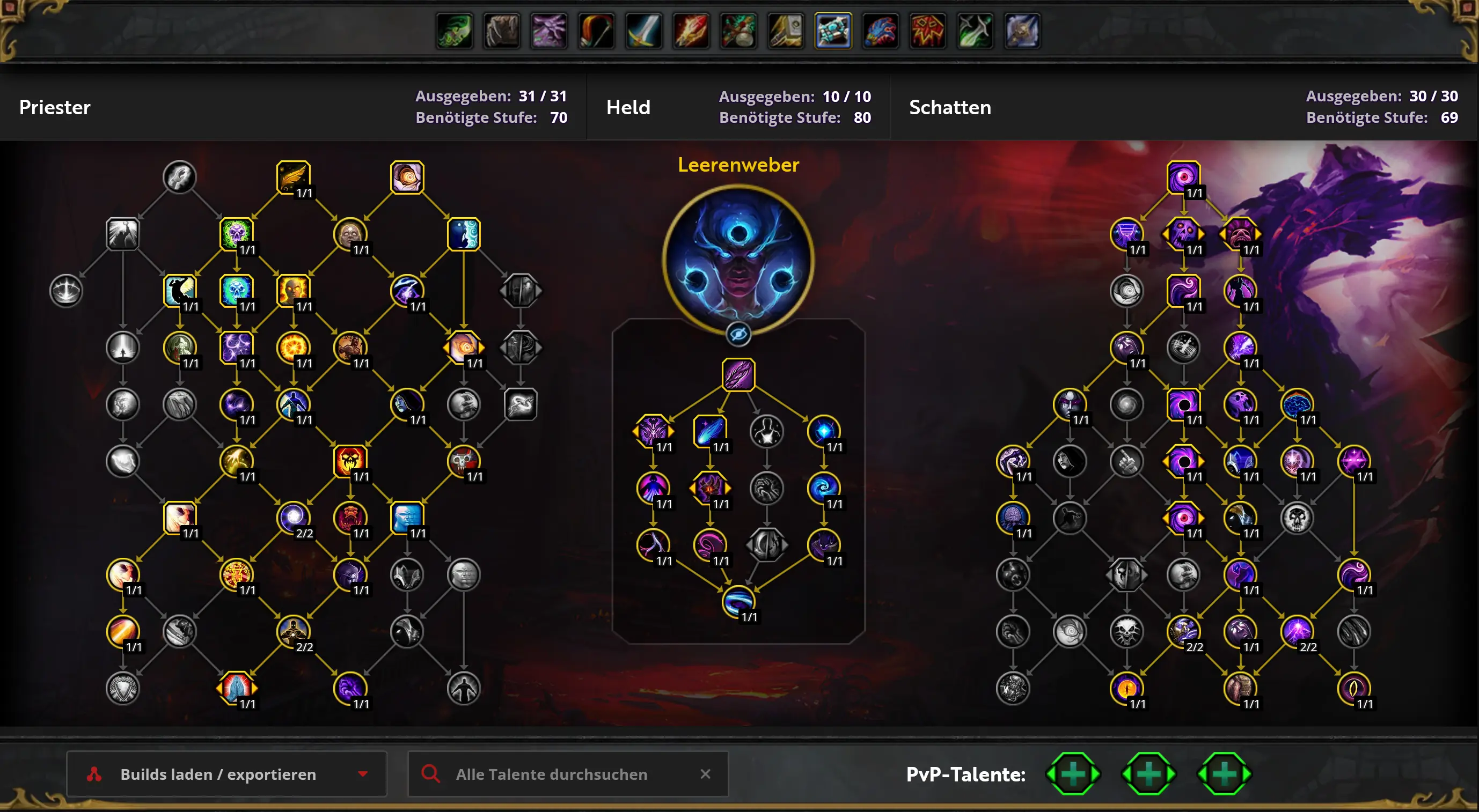
Task: Select the blue vortex capstone hero talent
Action: pyautogui.click(x=738, y=601)
